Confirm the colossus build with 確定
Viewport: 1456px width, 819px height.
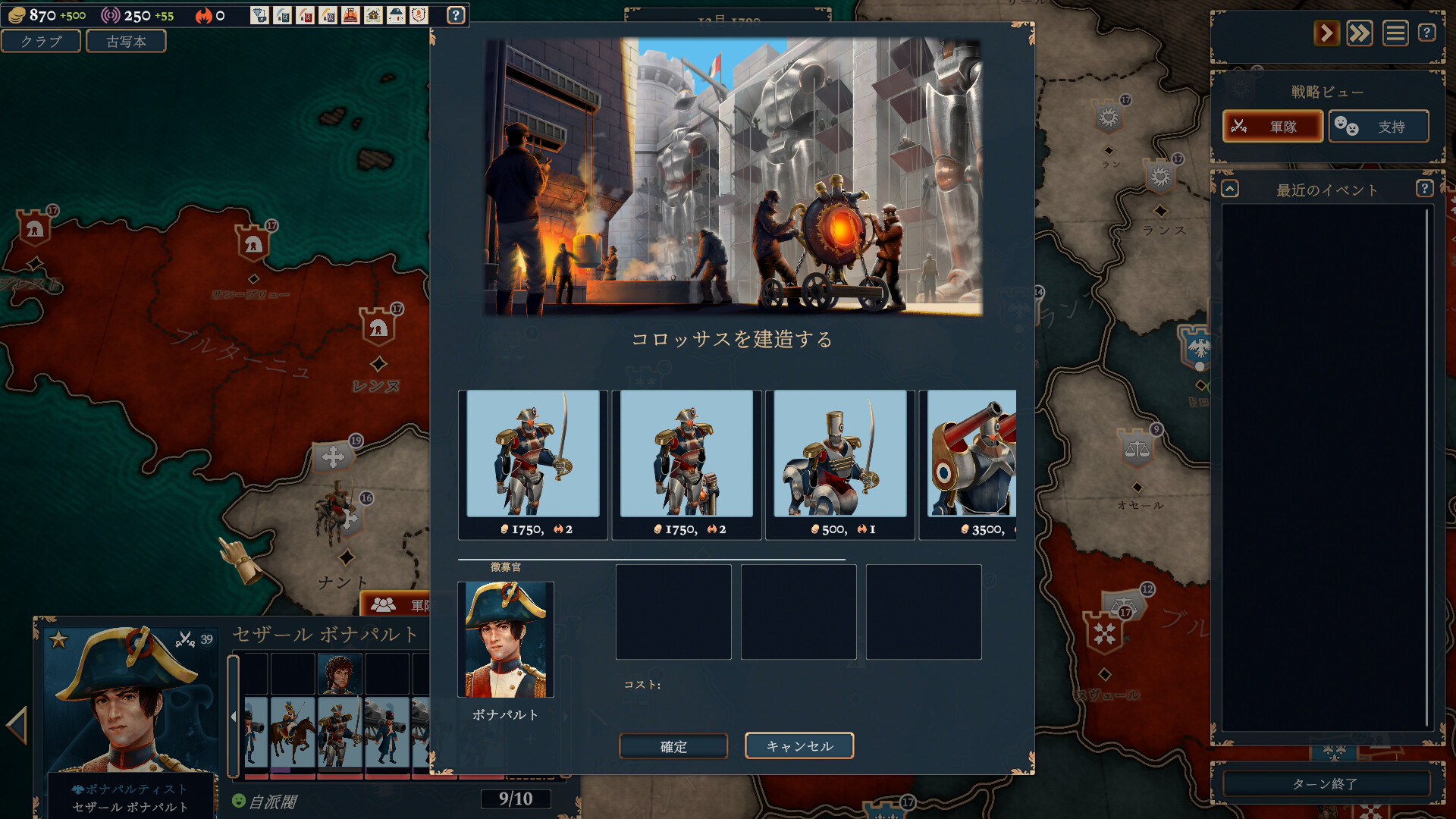(673, 746)
